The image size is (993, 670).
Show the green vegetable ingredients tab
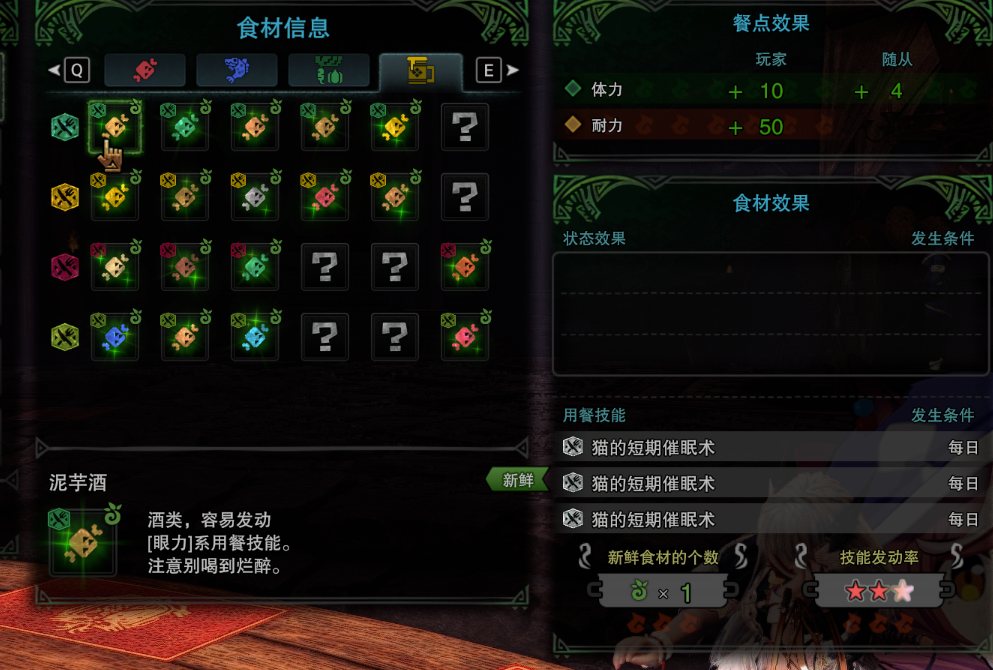pos(328,70)
